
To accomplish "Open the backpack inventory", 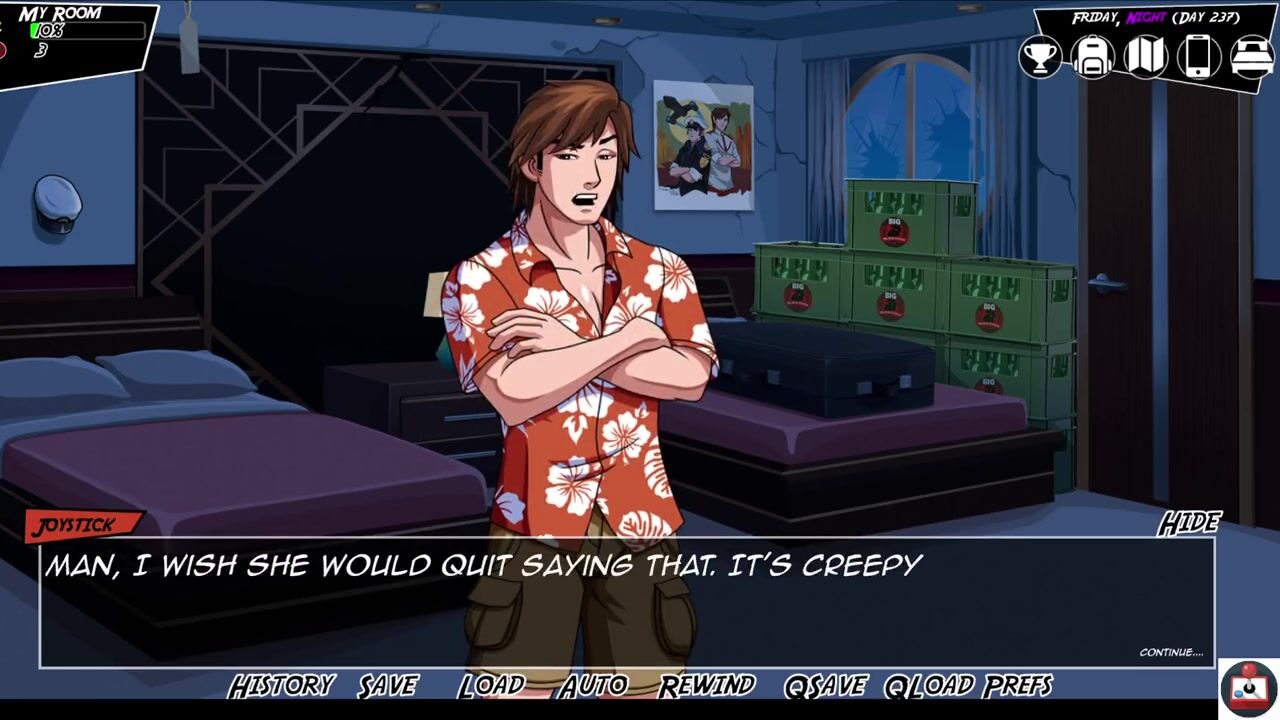I will coord(1093,56).
